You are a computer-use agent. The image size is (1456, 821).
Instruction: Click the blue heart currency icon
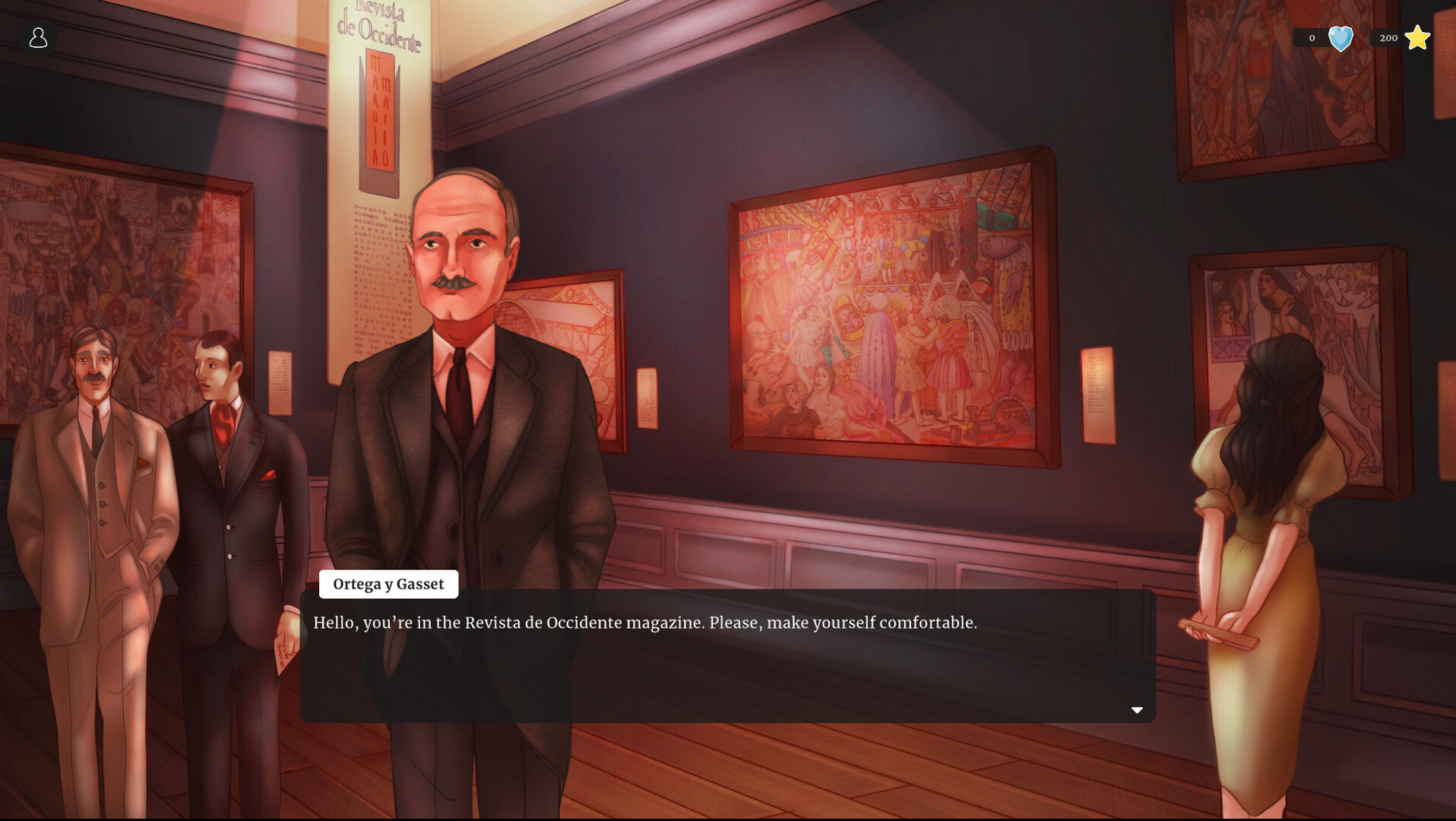tap(1340, 38)
